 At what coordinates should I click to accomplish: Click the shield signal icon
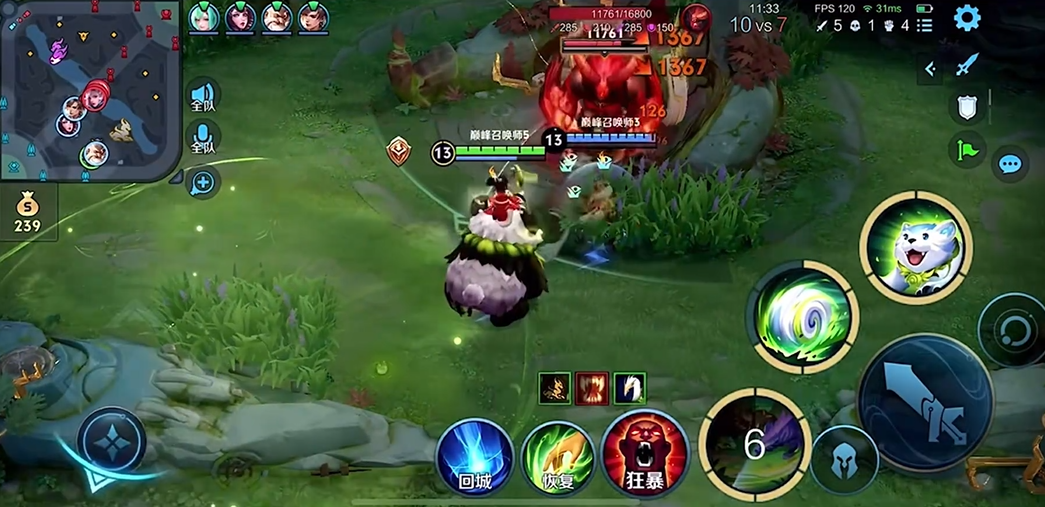click(x=967, y=108)
